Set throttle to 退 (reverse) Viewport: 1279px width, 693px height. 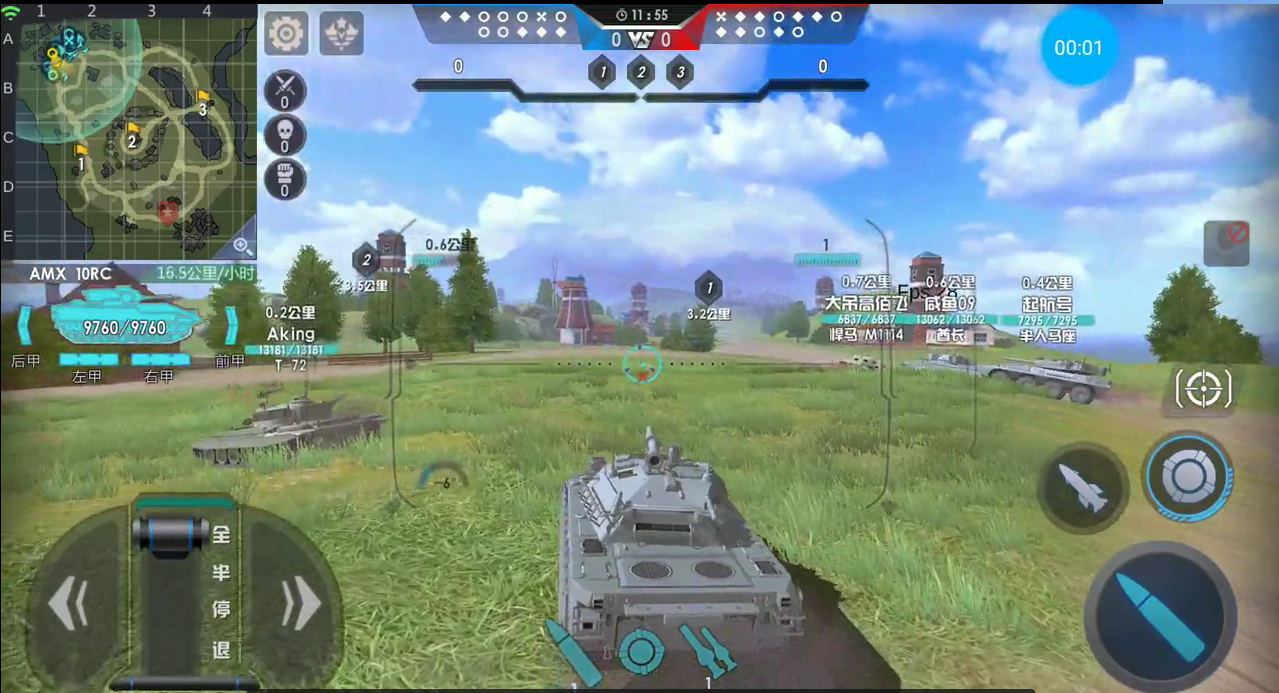click(x=221, y=649)
